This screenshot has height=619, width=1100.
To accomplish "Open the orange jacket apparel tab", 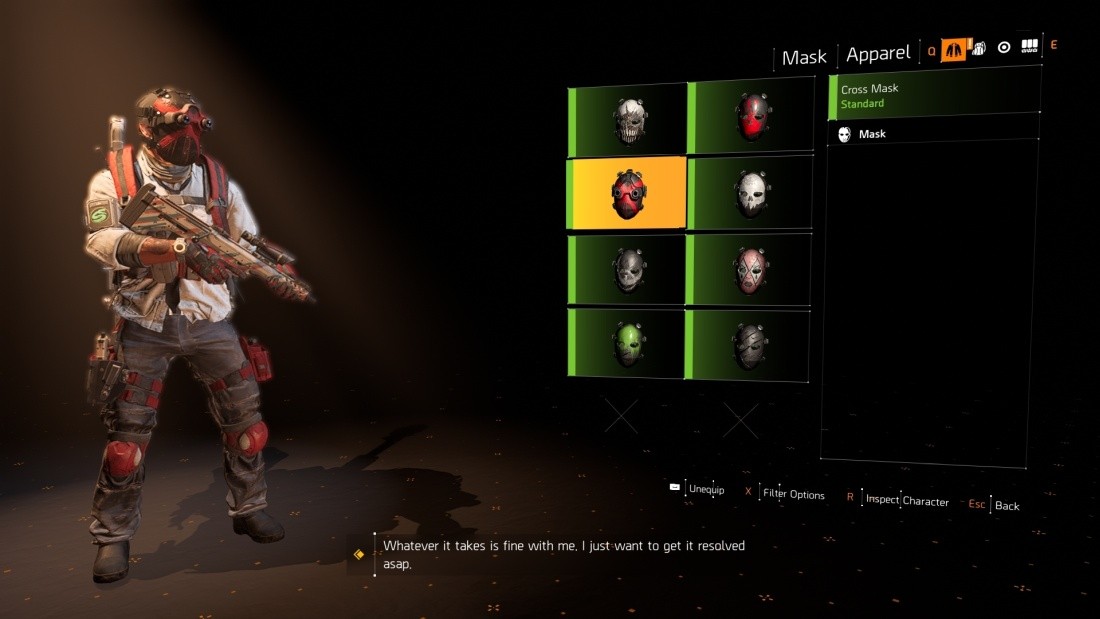I will point(953,49).
